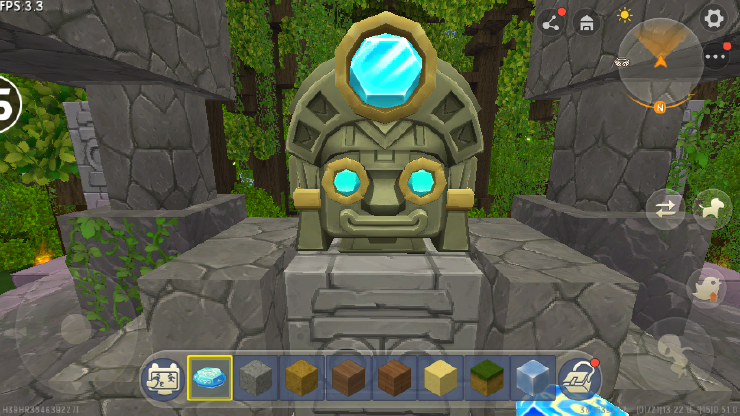Viewport: 740px width, 416px height.
Task: Tap the swap arrows button
Action: pyautogui.click(x=665, y=209)
